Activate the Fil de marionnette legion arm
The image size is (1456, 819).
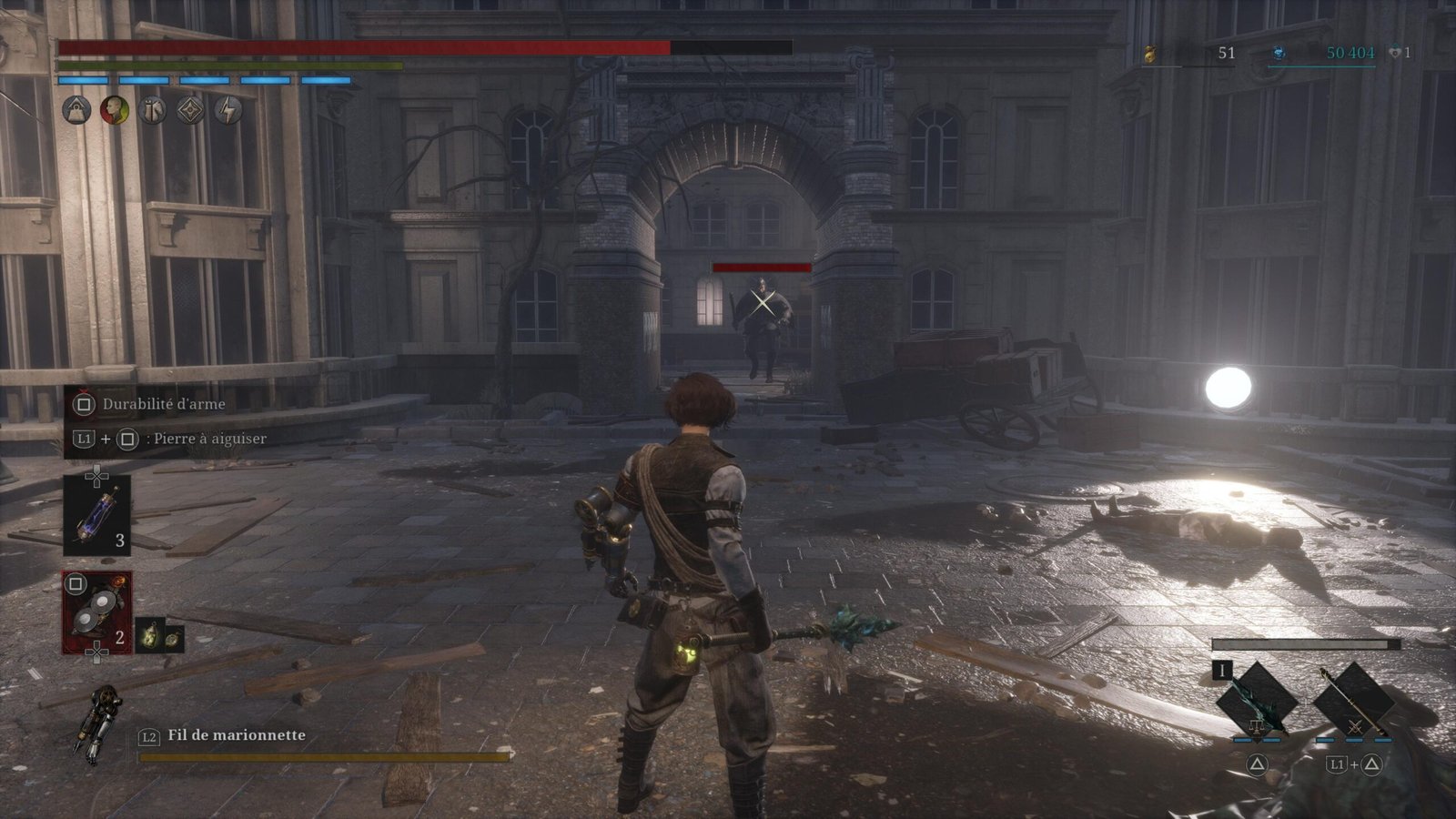96,724
